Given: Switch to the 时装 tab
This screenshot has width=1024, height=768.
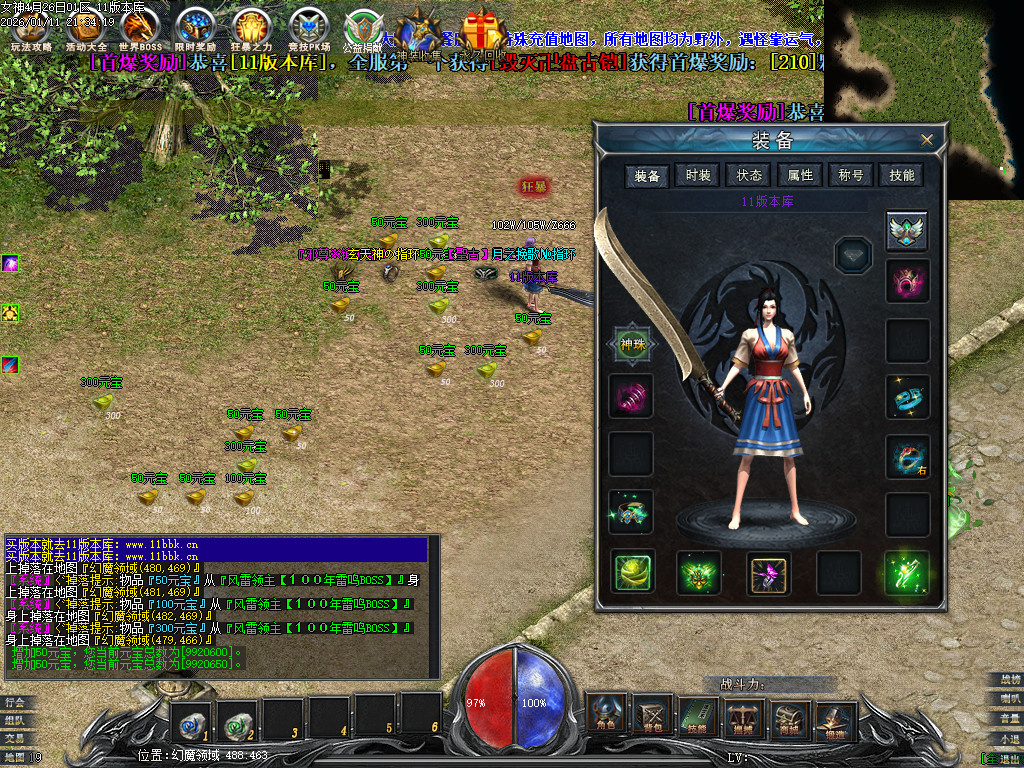Looking at the screenshot, I should [x=698, y=175].
